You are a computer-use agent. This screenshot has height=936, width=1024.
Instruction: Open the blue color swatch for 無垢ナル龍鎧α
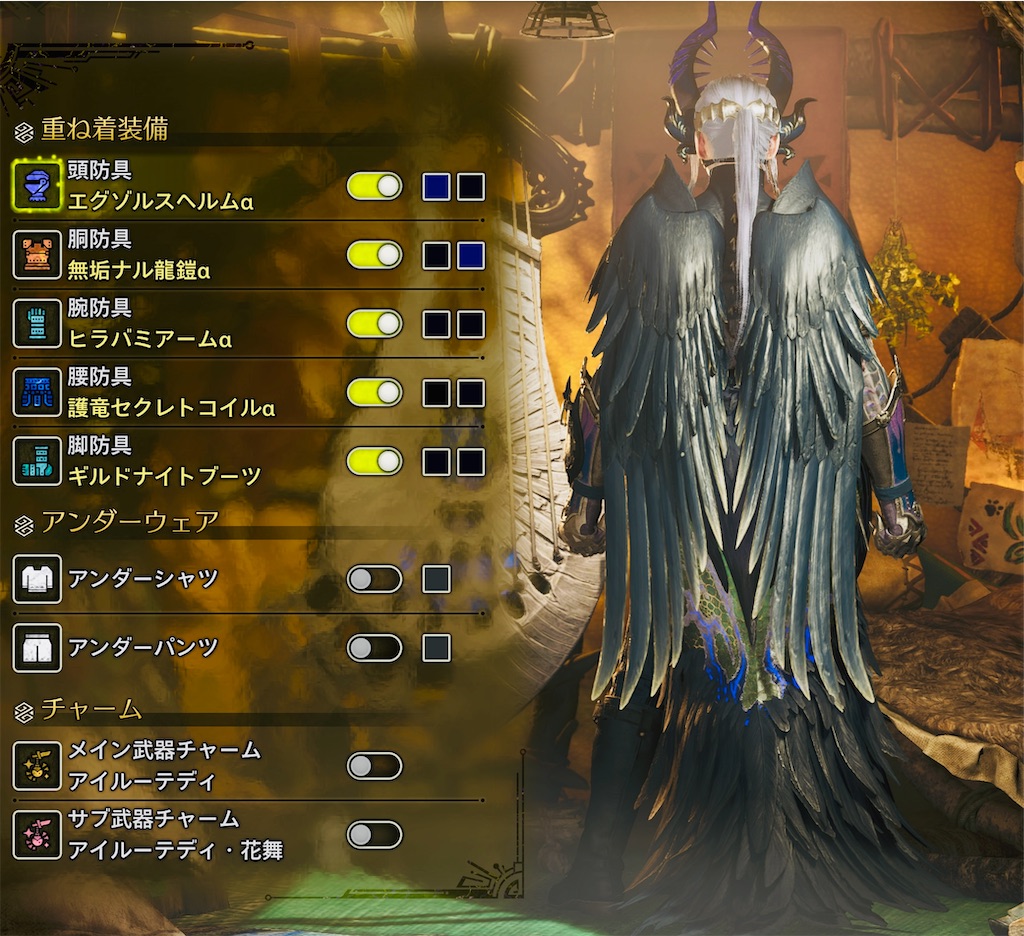(x=471, y=256)
